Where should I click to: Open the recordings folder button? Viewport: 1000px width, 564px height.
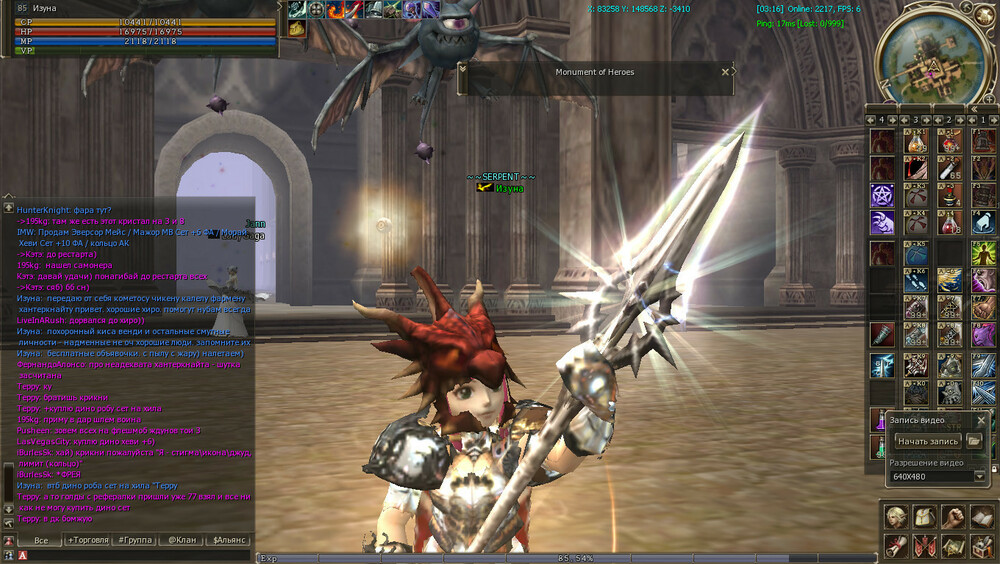[x=973, y=441]
